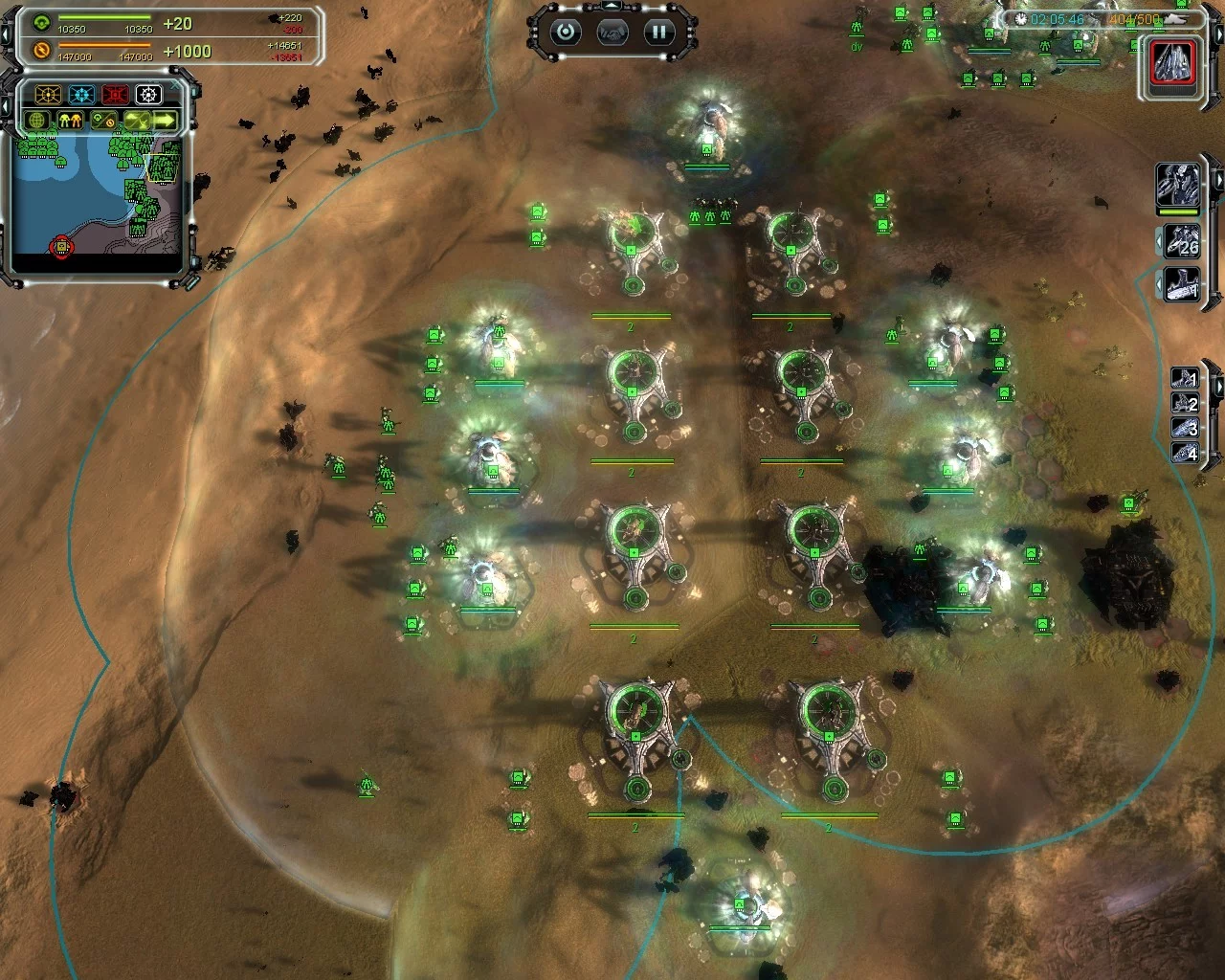Viewport: 1225px width, 980px height.
Task: Select the idle engineers icon showing 26
Action: click(1183, 240)
